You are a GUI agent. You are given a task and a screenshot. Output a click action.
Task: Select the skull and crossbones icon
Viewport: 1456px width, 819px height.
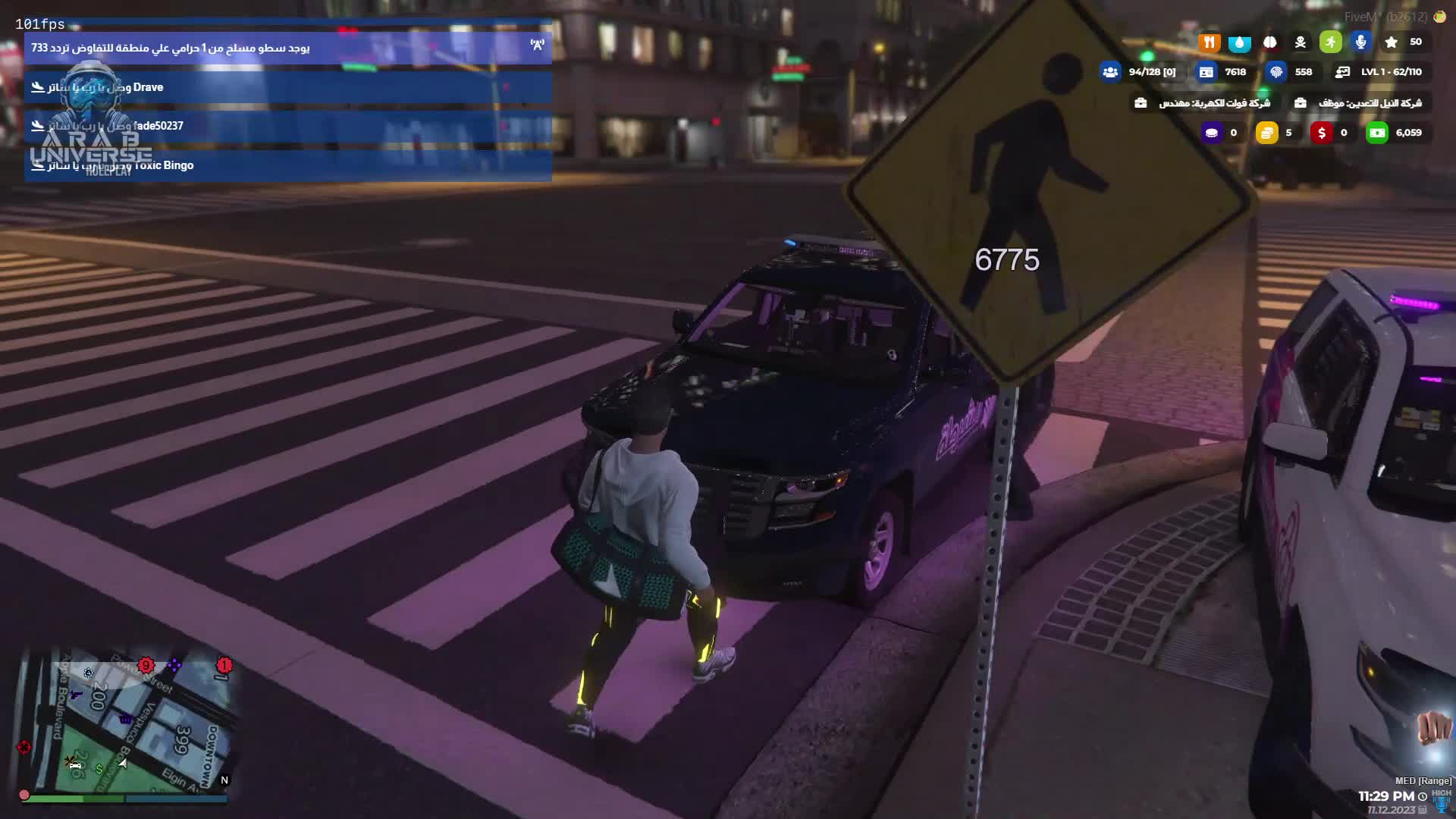click(1301, 42)
